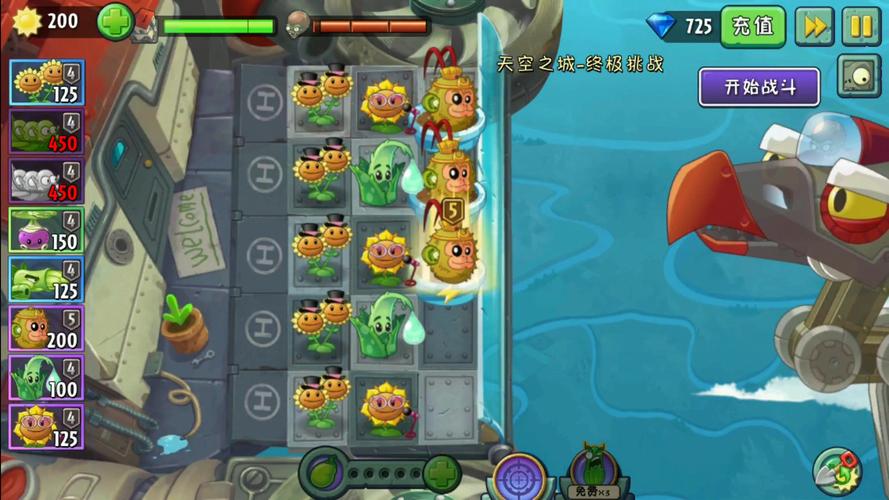The width and height of the screenshot is (889, 500).
Task: Activate the purple crosshair target power-up
Action: 519,476
